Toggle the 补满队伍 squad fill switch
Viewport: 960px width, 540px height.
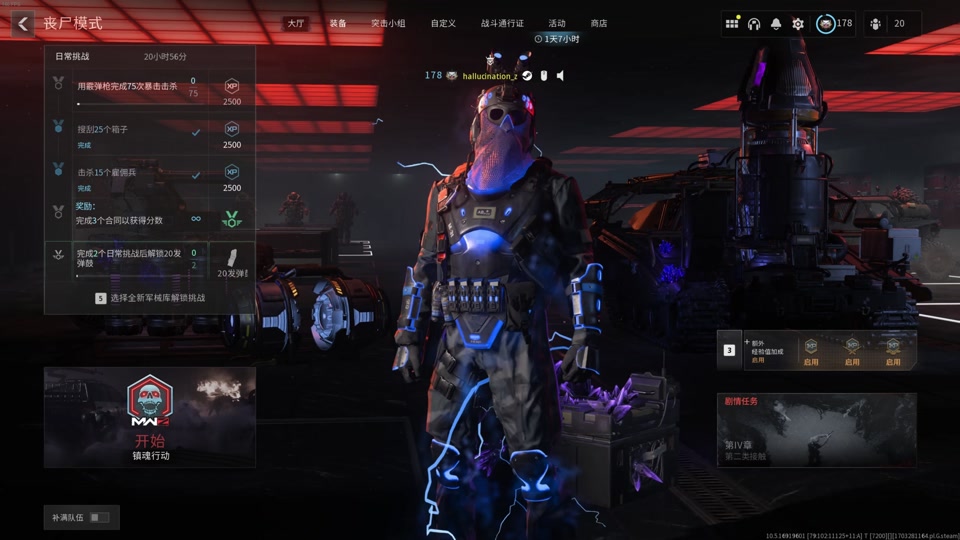tap(99, 517)
